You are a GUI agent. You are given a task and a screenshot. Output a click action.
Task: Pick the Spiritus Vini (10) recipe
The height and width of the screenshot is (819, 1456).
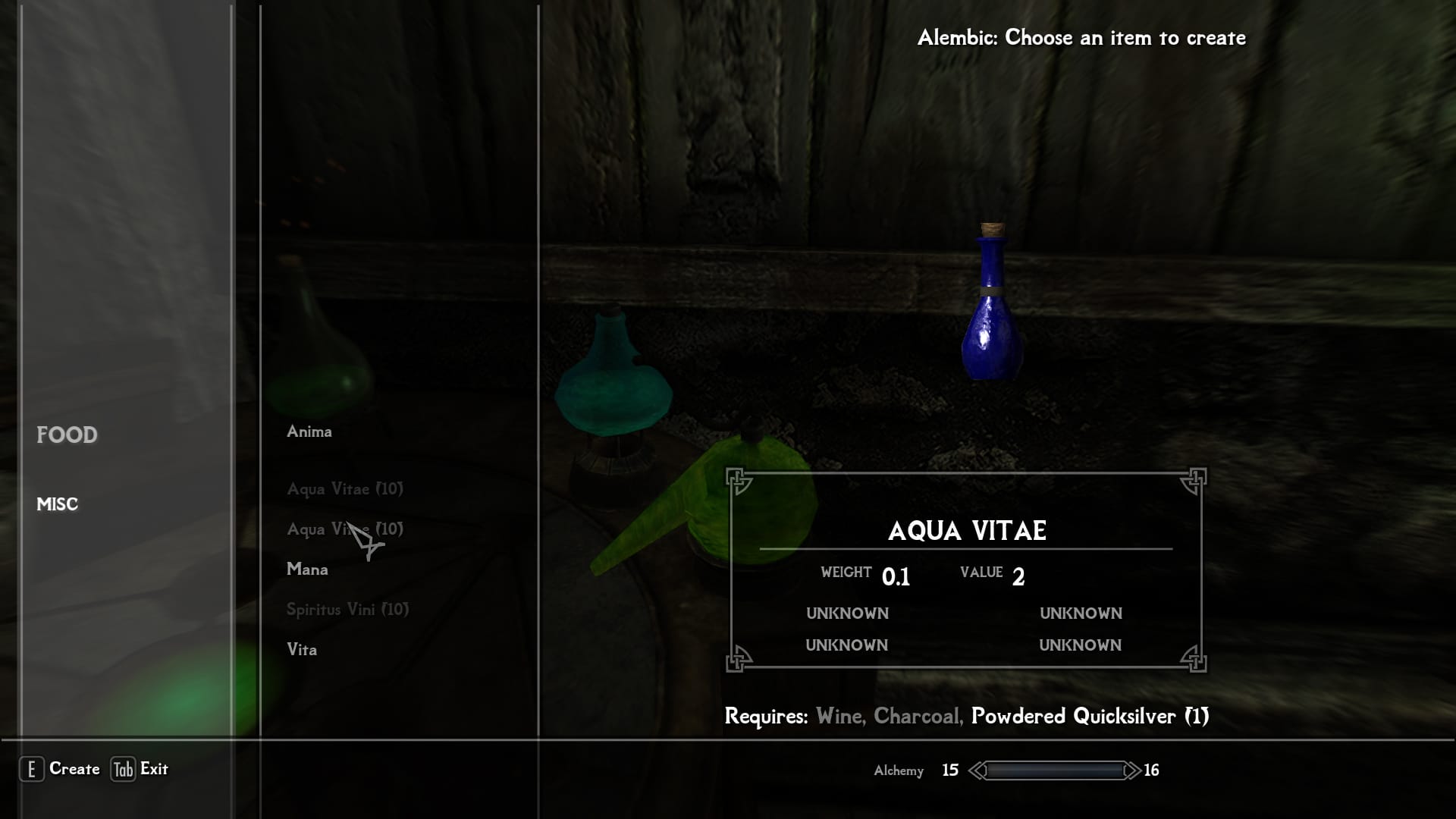(347, 610)
